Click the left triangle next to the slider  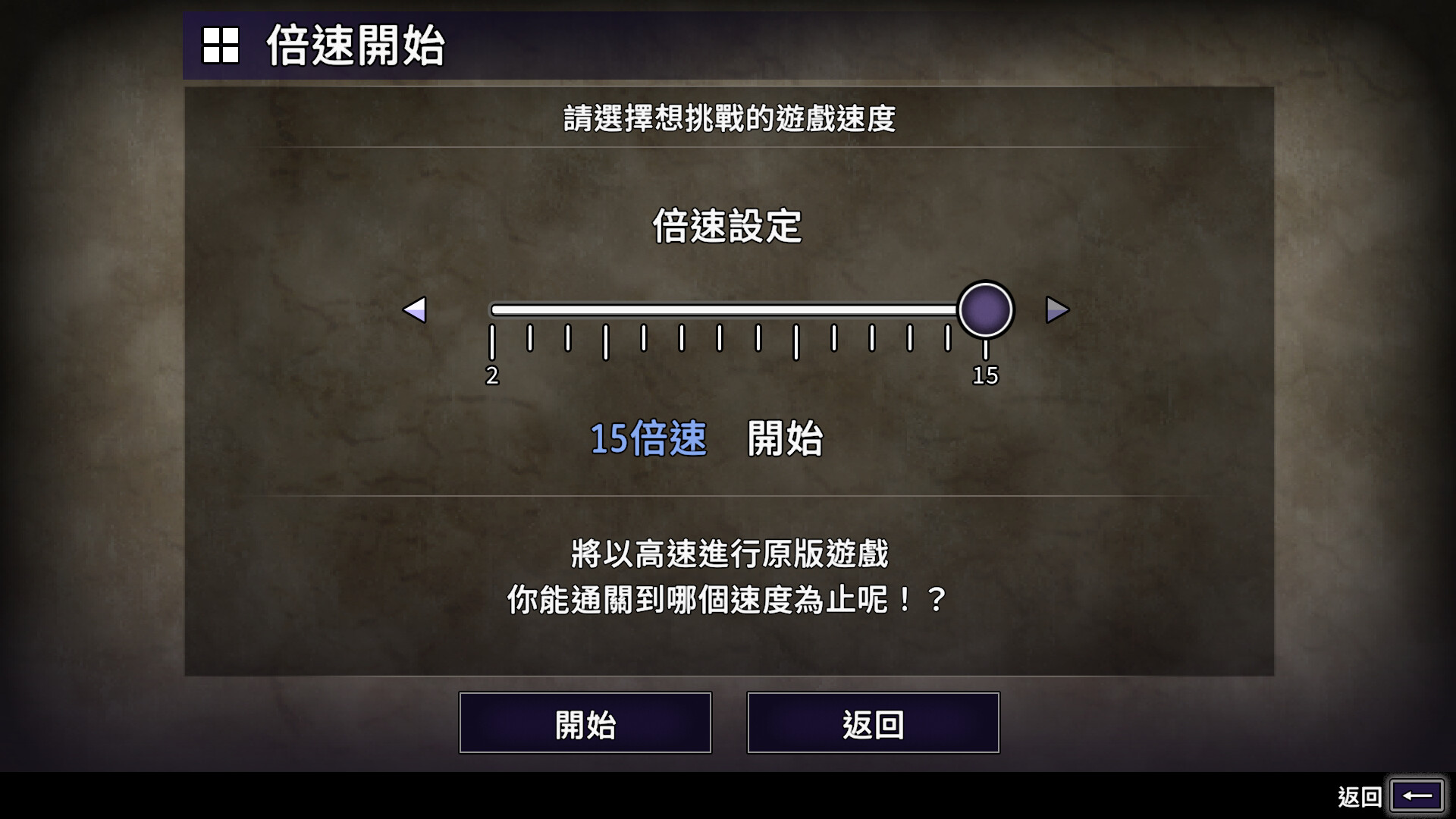point(416,309)
